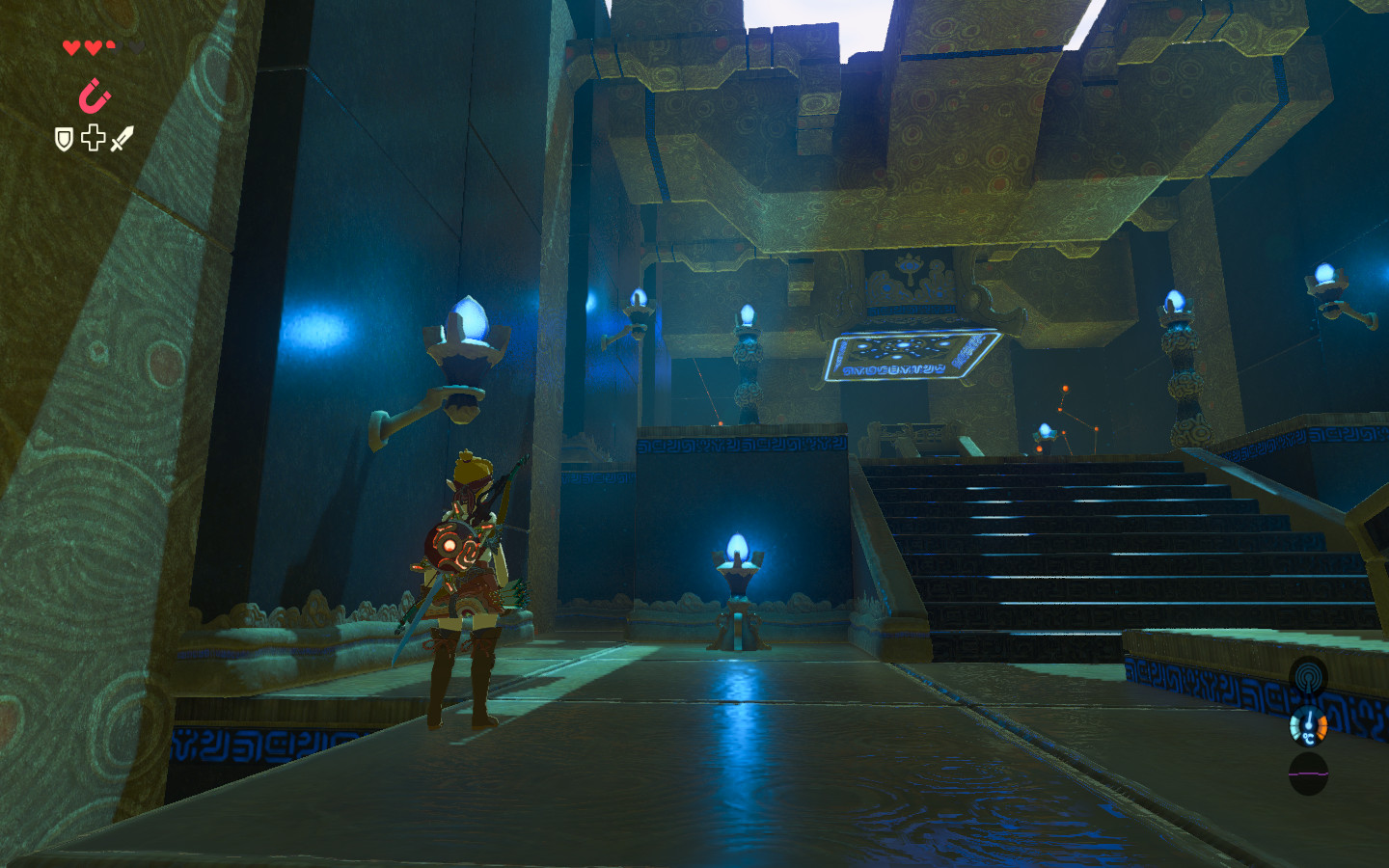Click on Link standing in the hallway
The image size is (1389, 868).
pos(468,559)
